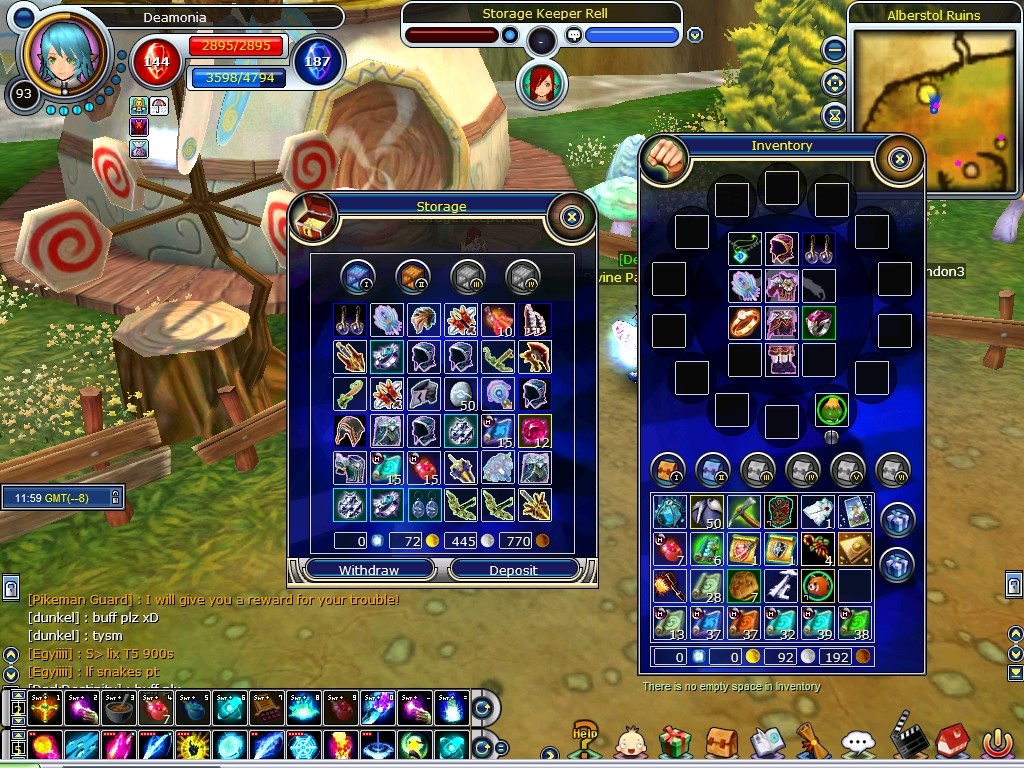Open the green gift box shop

(676, 742)
